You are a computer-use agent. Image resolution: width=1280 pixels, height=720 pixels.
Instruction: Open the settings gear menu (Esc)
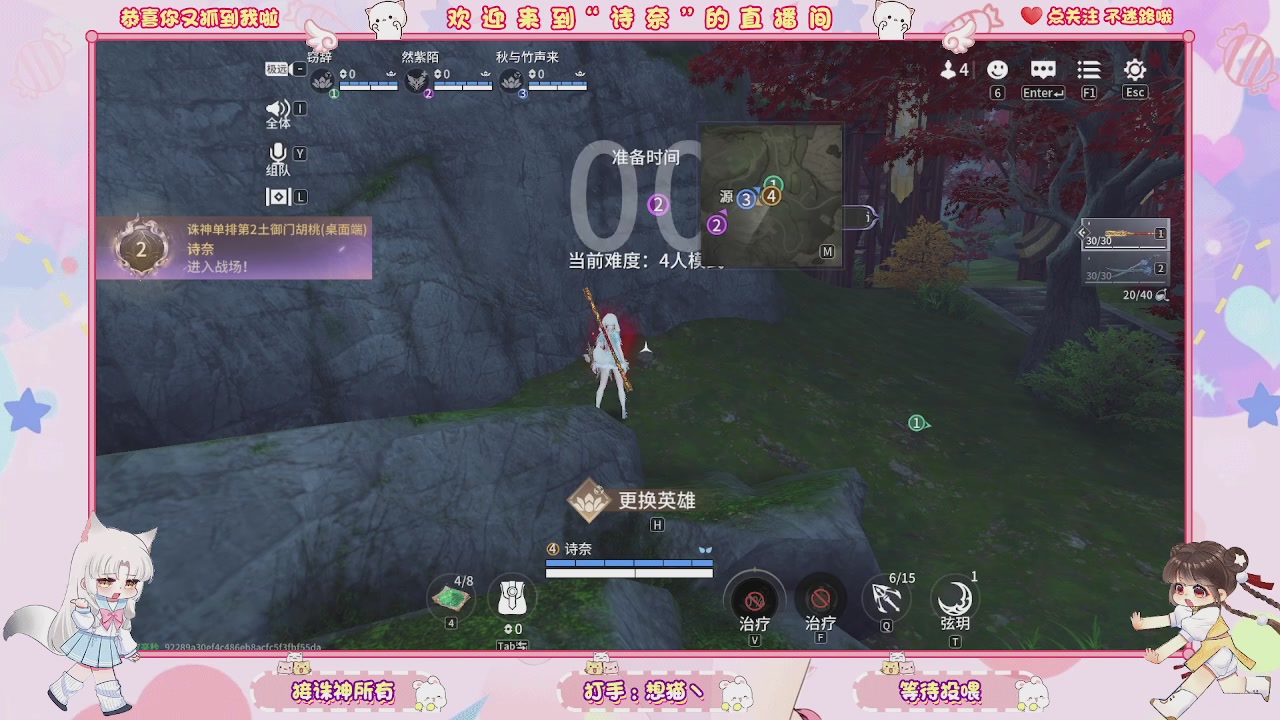pyautogui.click(x=1134, y=70)
